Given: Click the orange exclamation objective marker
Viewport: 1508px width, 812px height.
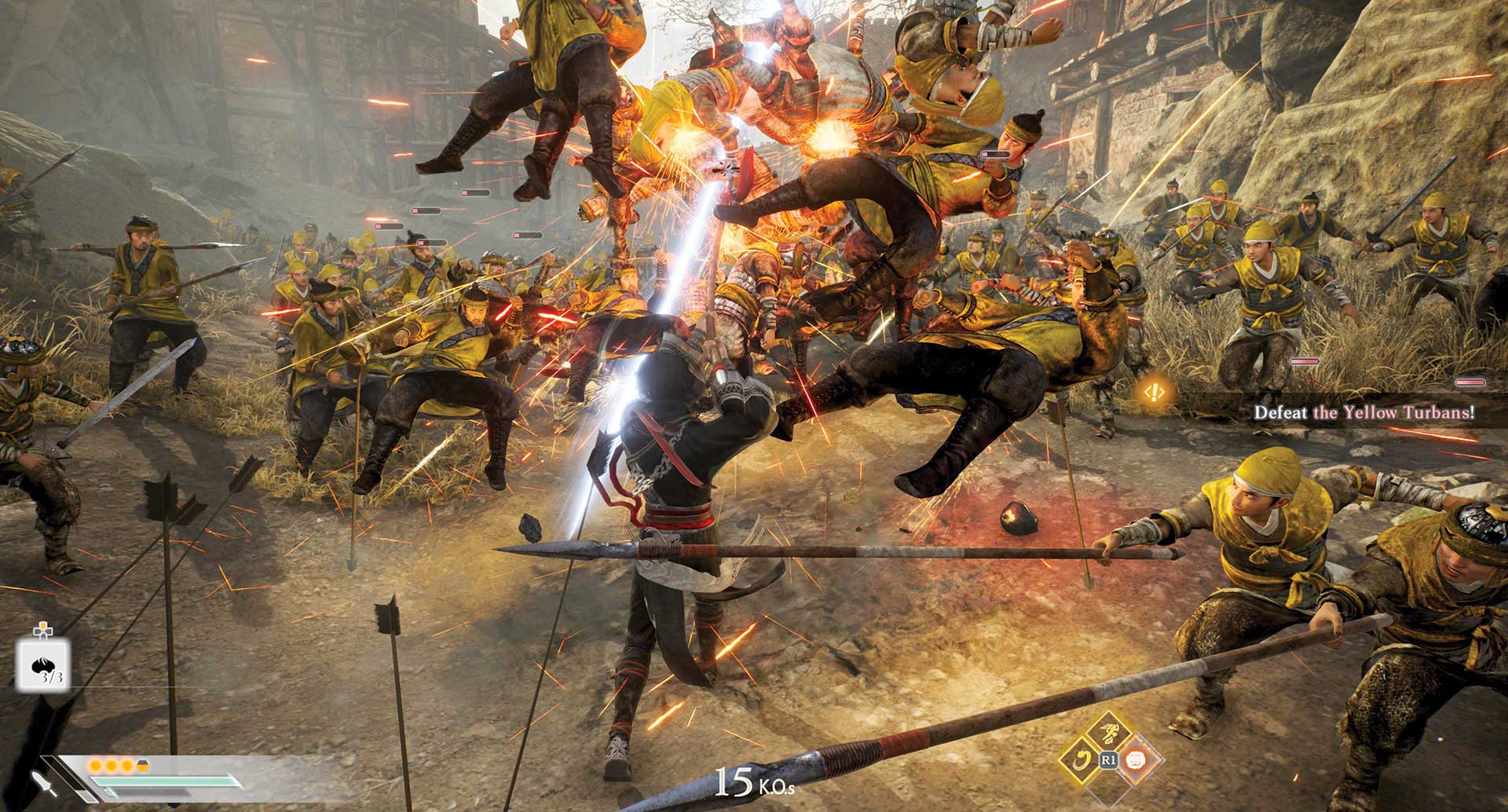Looking at the screenshot, I should (1154, 391).
